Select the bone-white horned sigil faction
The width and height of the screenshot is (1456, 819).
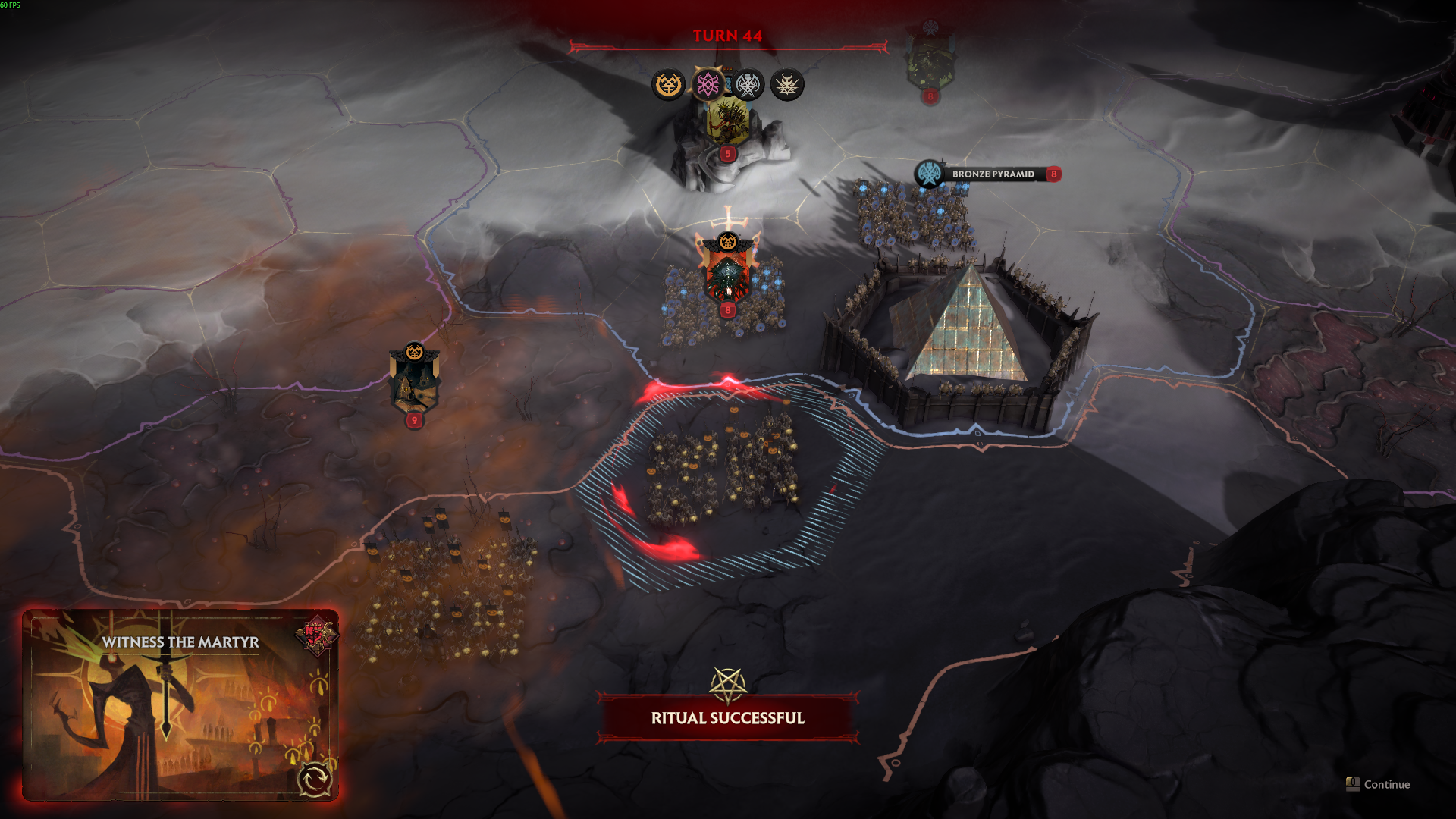coord(787,85)
